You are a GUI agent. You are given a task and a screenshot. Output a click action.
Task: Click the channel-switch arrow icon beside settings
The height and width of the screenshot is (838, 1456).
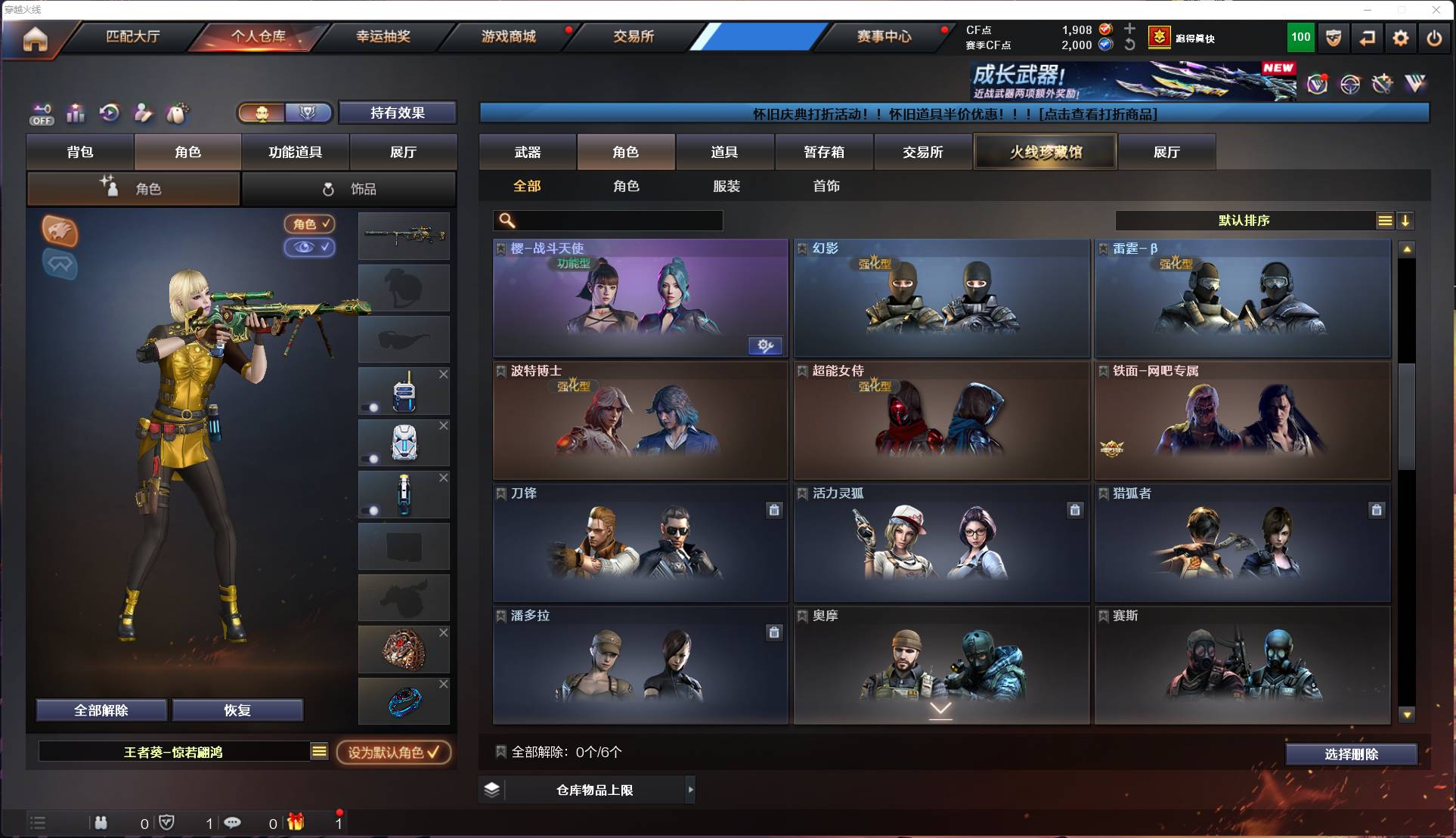point(1367,38)
